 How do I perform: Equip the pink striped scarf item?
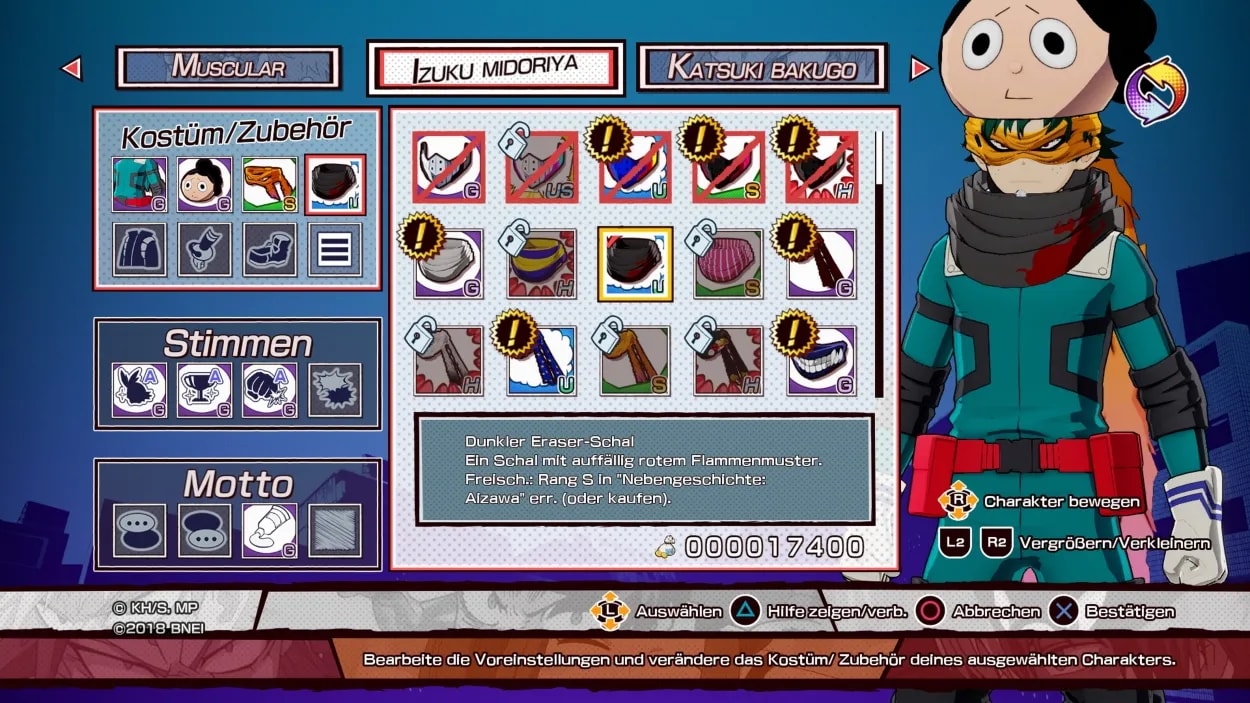tap(728, 264)
